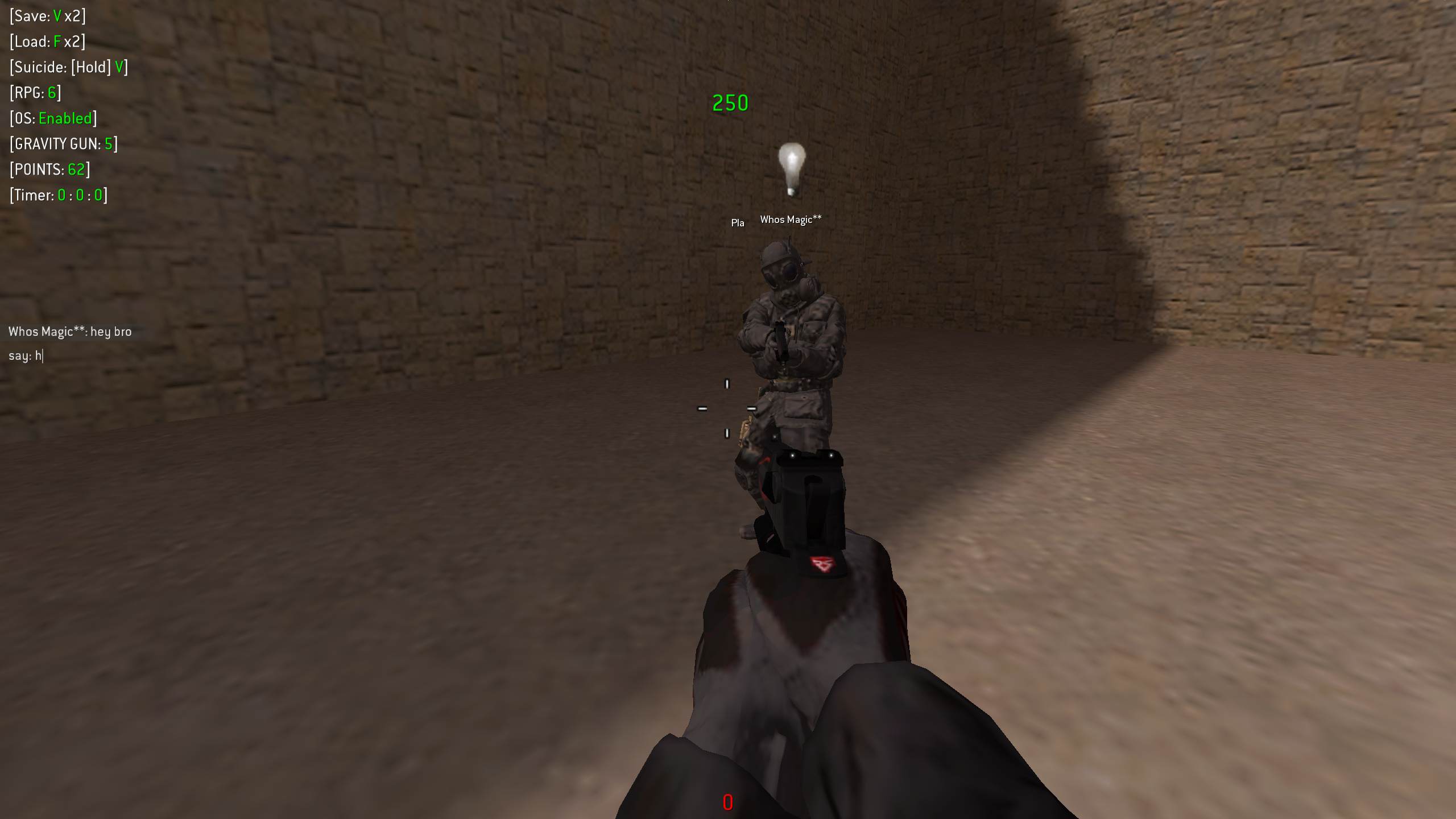Toggle the Suicide Hold V binding
The height and width of the screenshot is (819, 1456).
coord(68,67)
